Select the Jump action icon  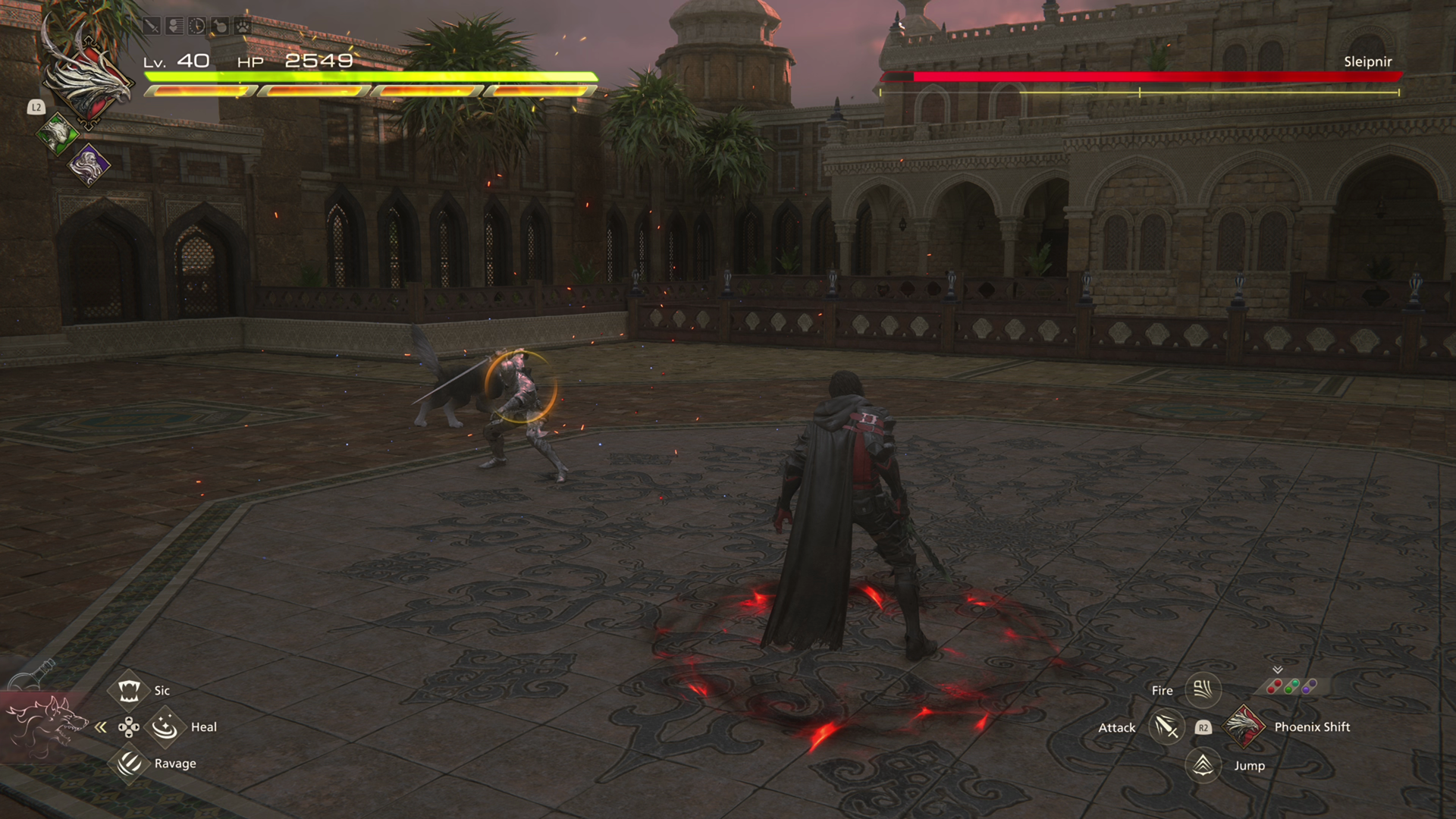click(x=1203, y=765)
